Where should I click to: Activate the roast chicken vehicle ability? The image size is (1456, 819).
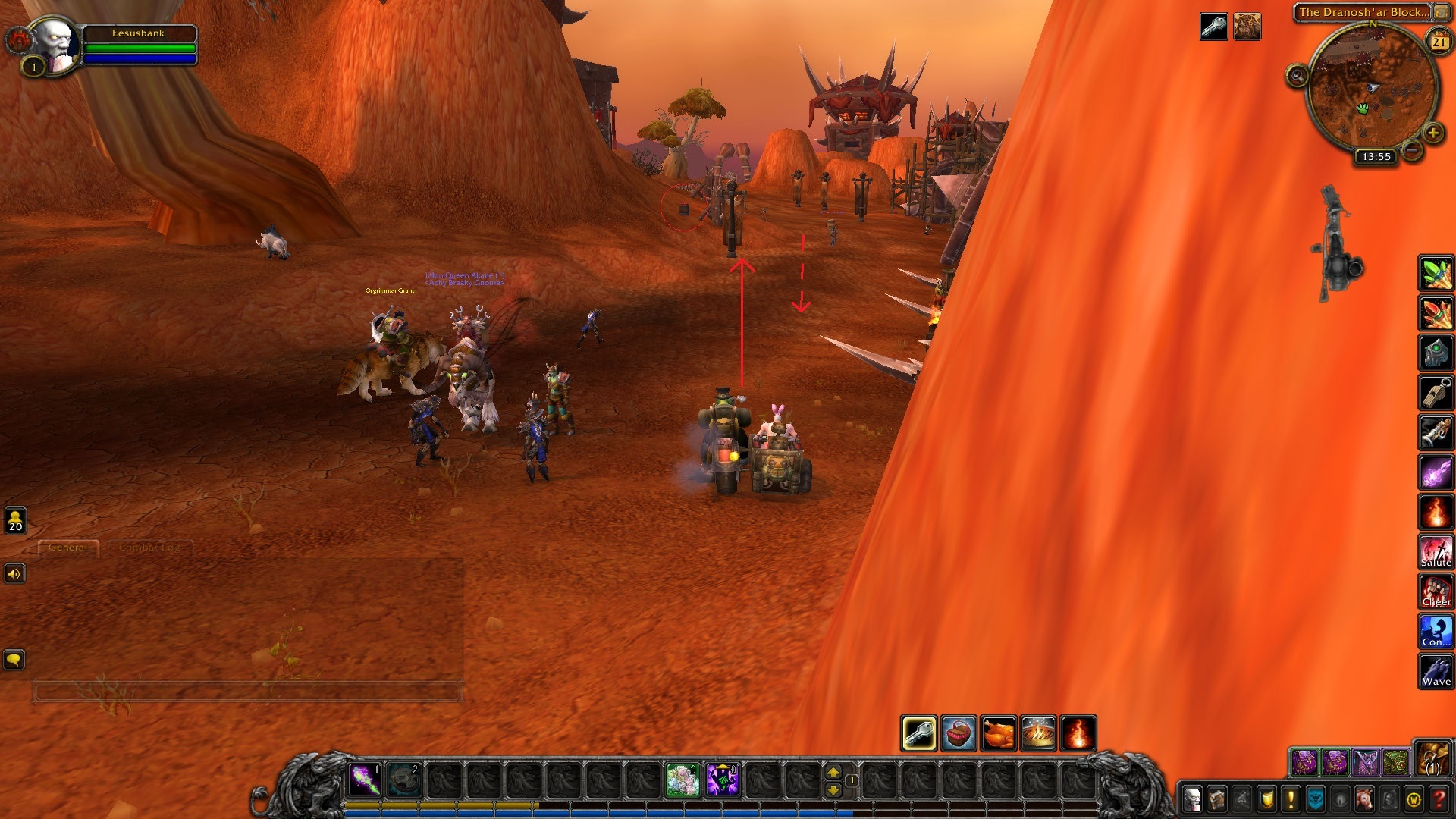click(x=998, y=733)
